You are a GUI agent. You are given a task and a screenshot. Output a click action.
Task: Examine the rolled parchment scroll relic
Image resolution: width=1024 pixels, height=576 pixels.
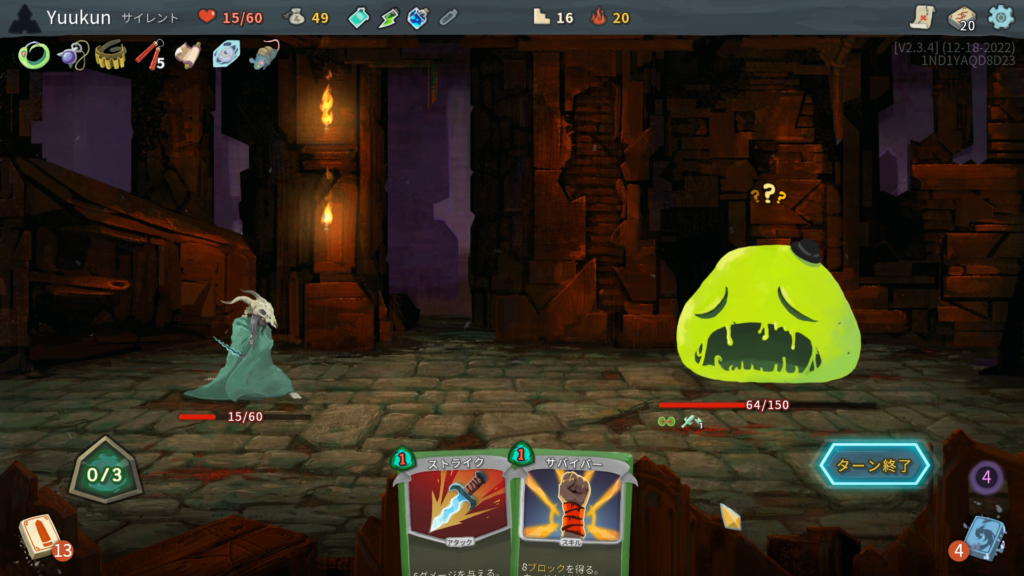[x=187, y=55]
